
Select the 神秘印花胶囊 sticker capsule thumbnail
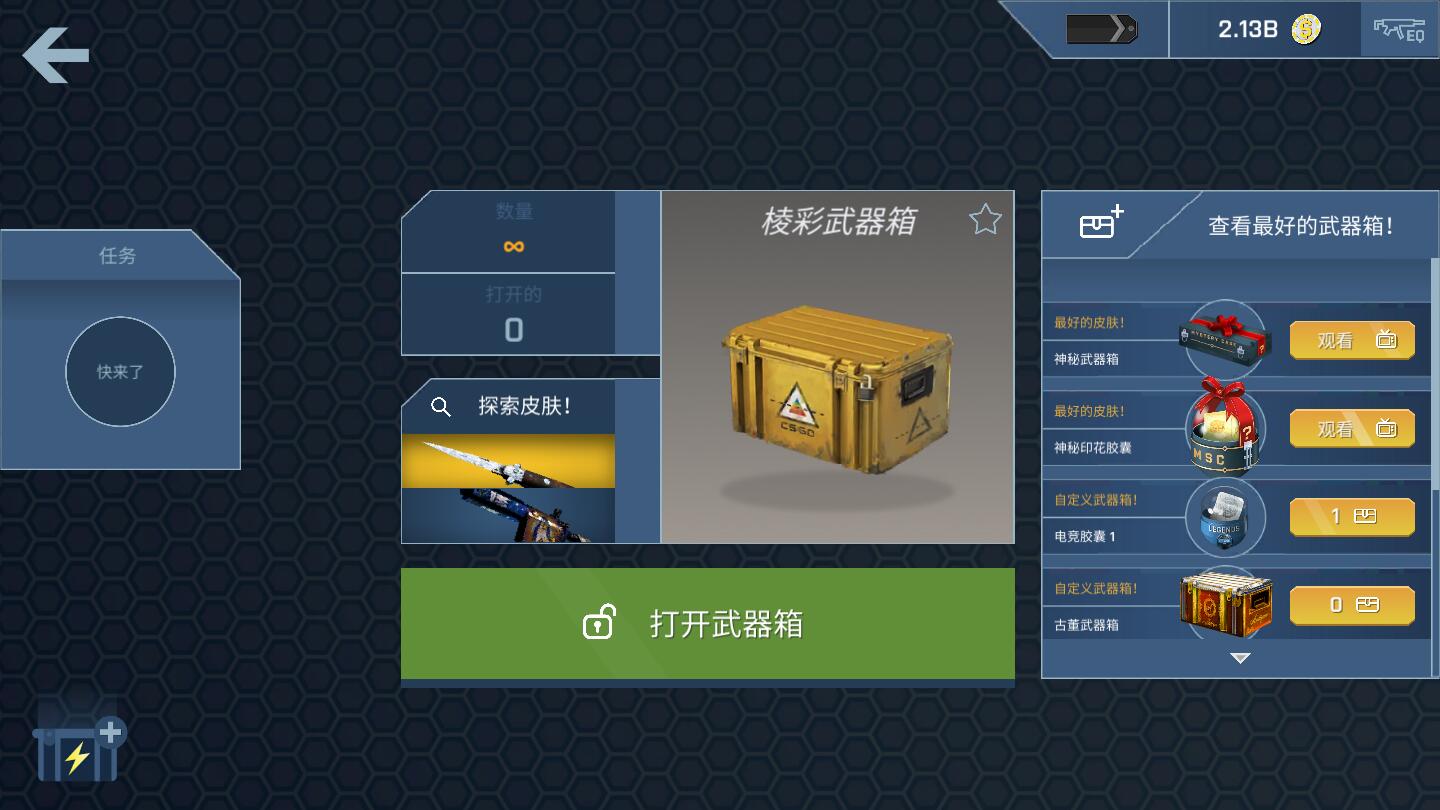[1225, 428]
